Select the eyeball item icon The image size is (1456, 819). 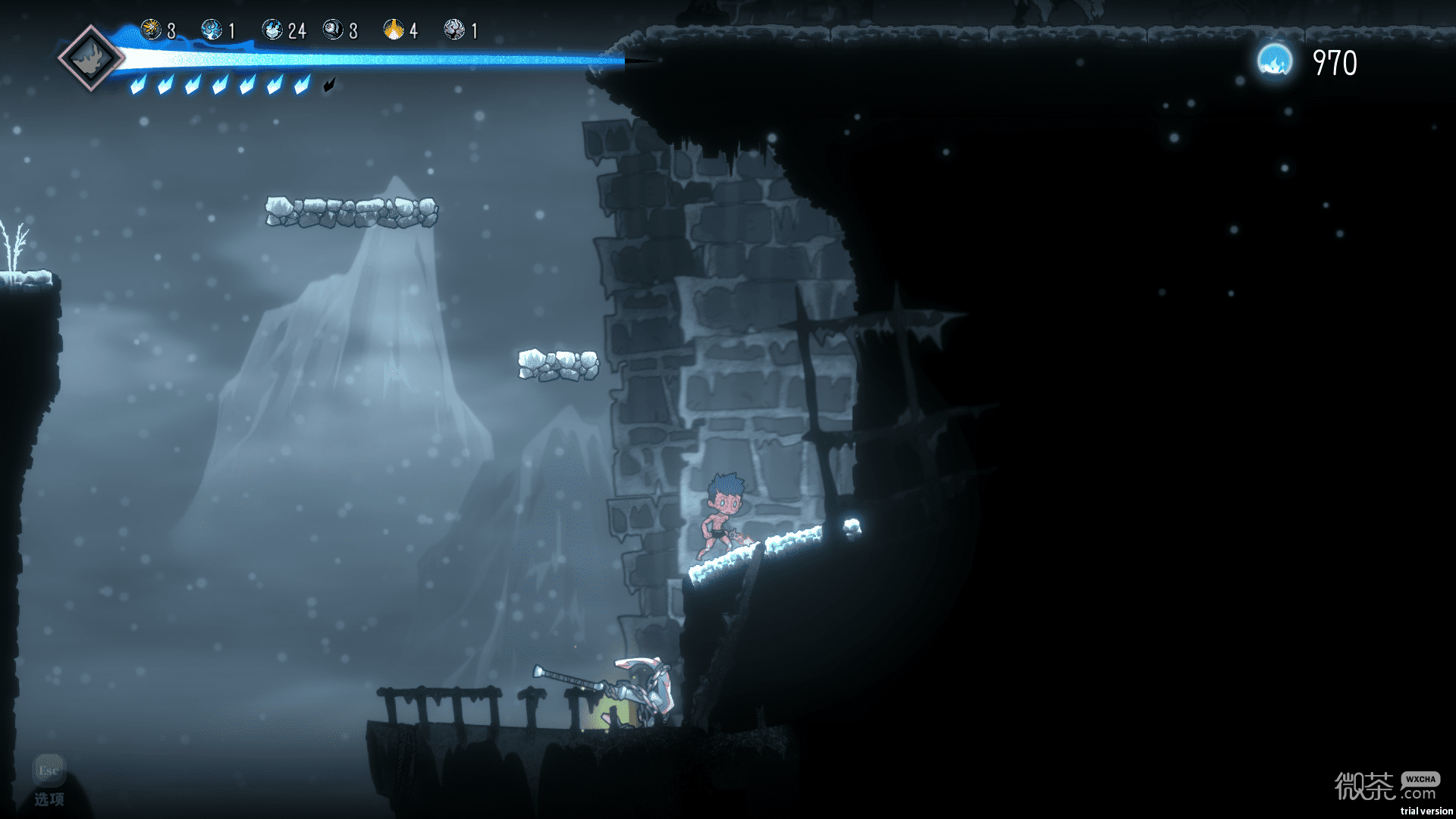pyautogui.click(x=333, y=30)
